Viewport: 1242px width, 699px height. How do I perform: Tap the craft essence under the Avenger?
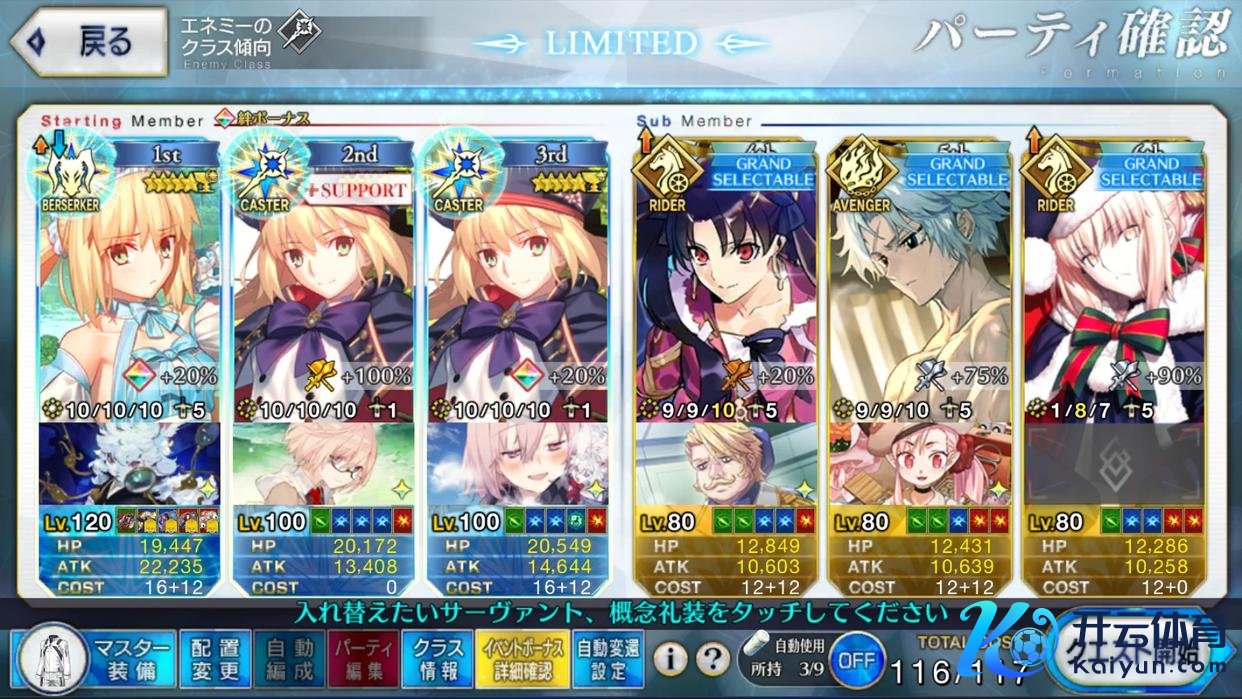coord(919,464)
